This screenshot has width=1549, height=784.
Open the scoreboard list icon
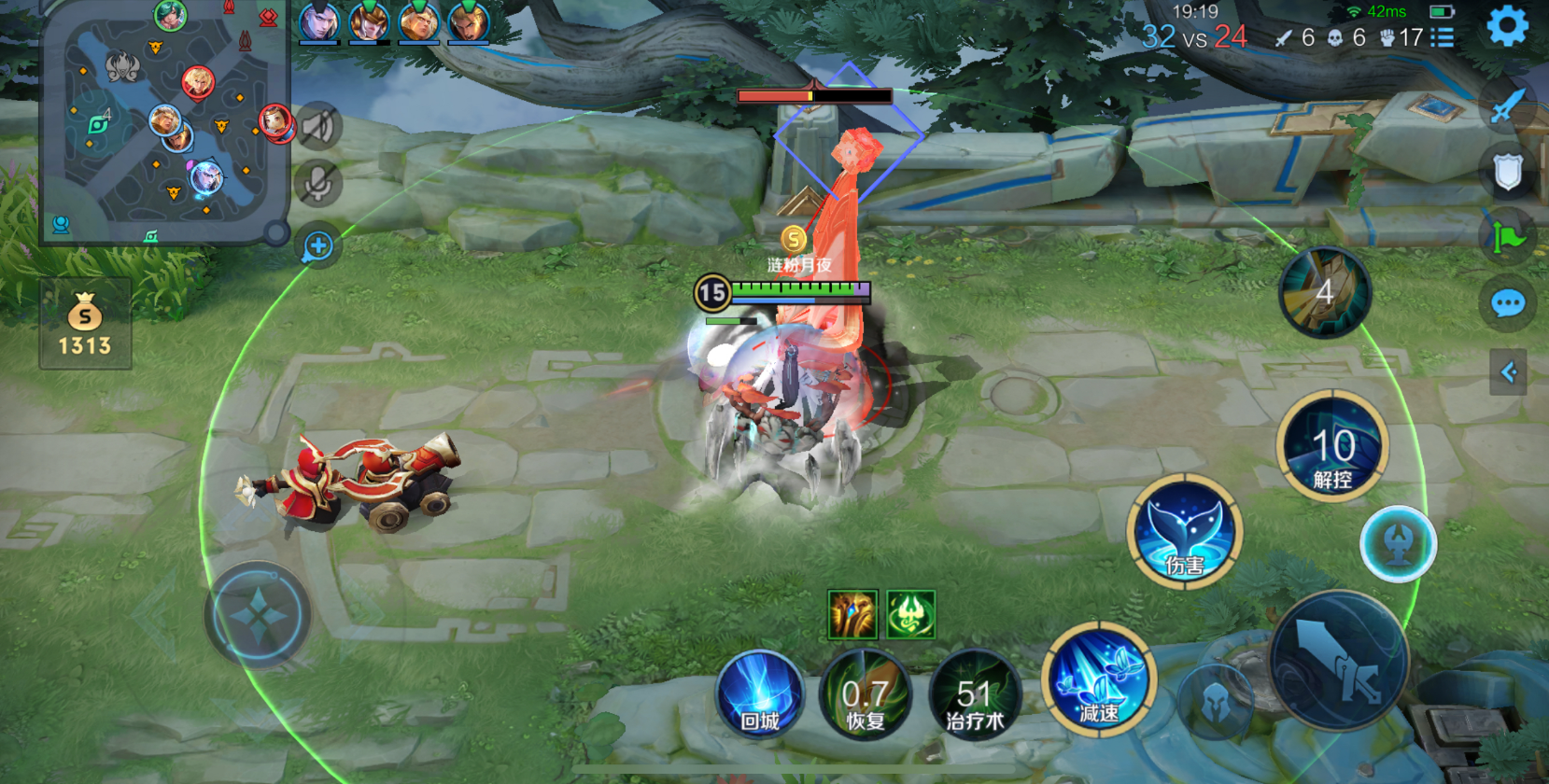click(1443, 37)
